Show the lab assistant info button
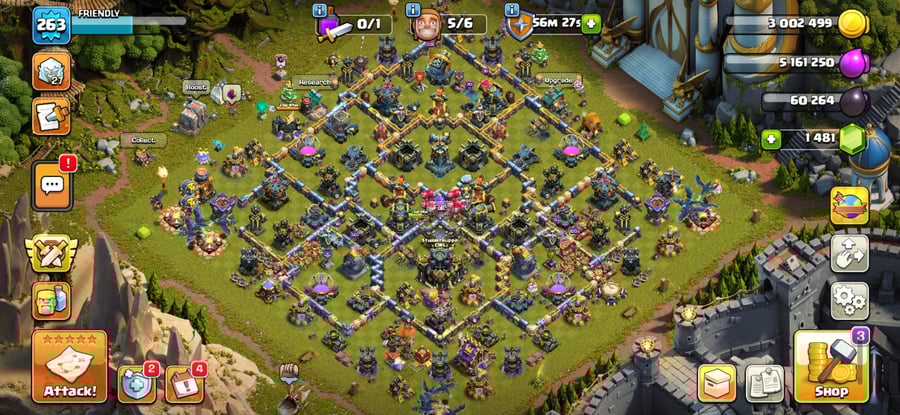Viewport: 900px width, 415px height. pos(320,9)
